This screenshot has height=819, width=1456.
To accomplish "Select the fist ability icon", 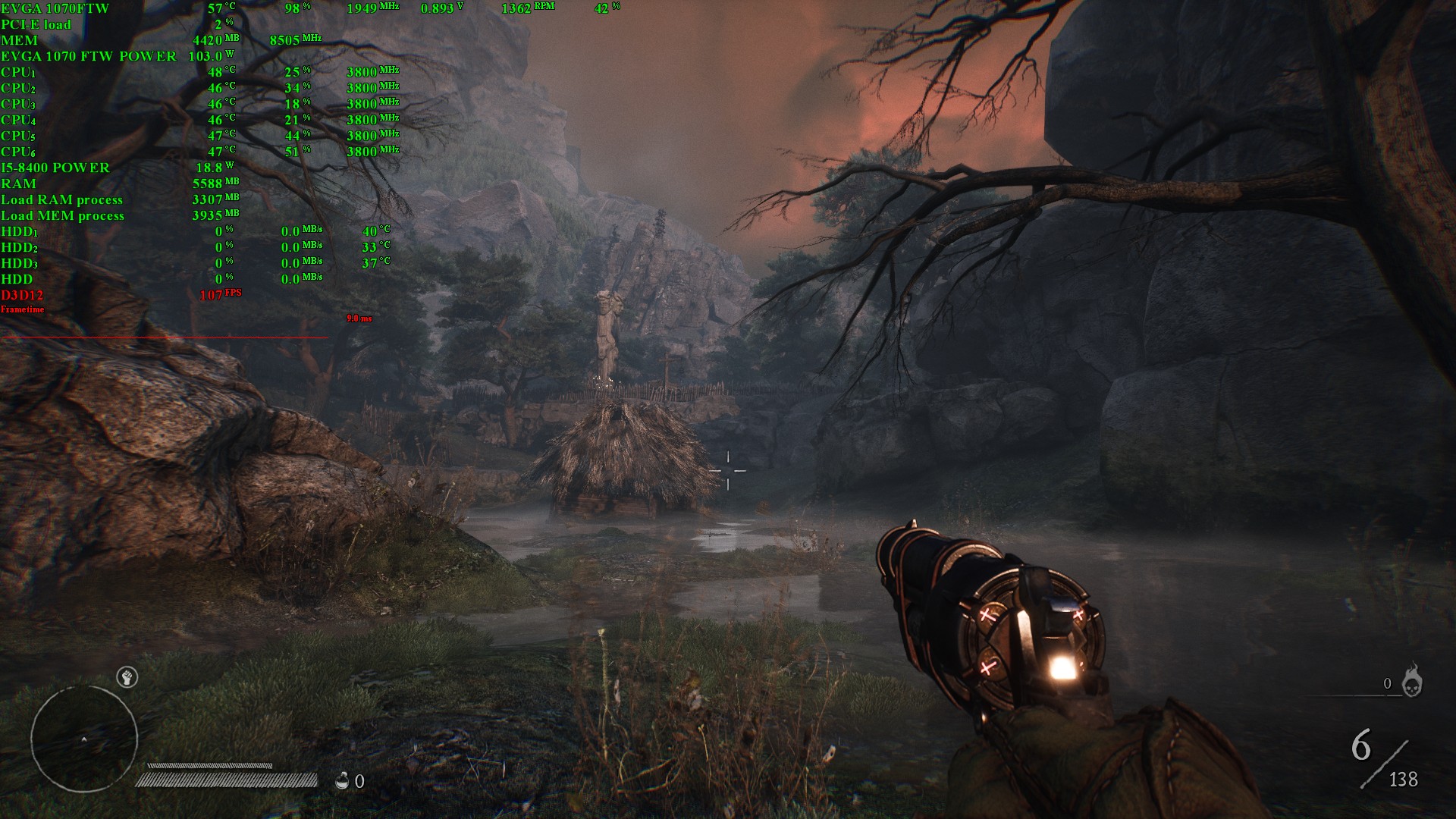I will 127,677.
